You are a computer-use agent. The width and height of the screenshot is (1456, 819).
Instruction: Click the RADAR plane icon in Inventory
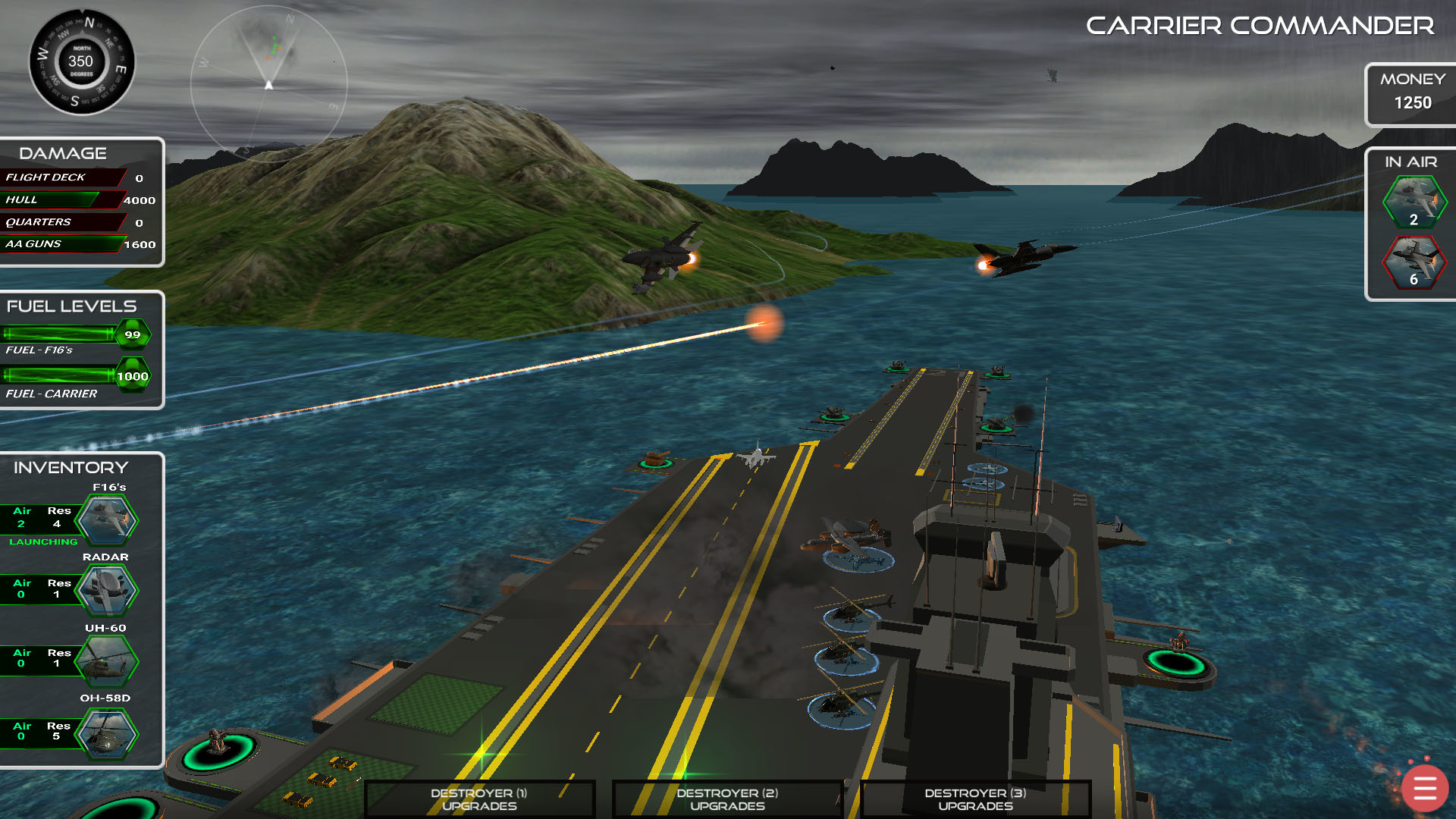[x=106, y=588]
